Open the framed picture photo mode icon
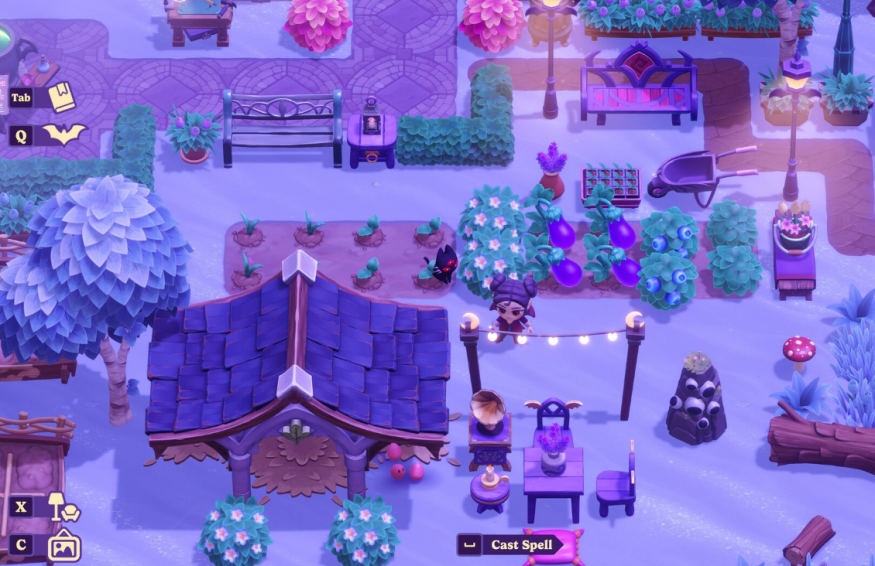The width and height of the screenshot is (875, 566). coord(63,545)
